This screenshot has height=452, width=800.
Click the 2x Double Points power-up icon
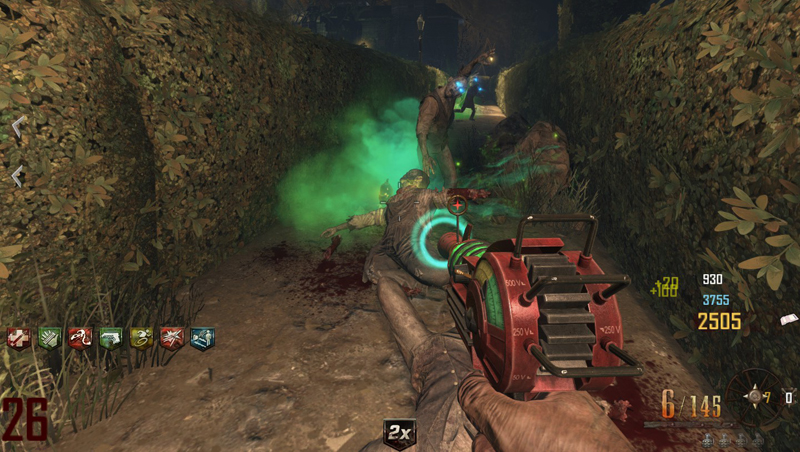[x=400, y=434]
